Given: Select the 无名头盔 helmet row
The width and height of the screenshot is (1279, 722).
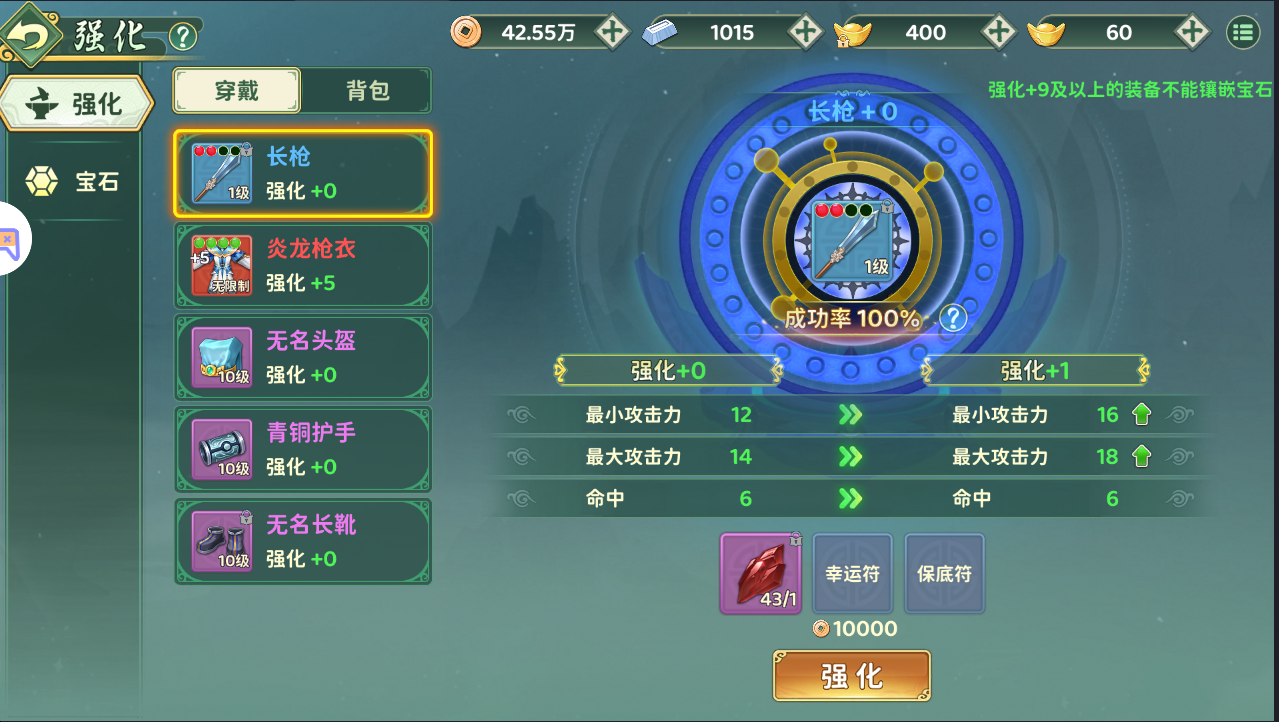Looking at the screenshot, I should coord(302,358).
